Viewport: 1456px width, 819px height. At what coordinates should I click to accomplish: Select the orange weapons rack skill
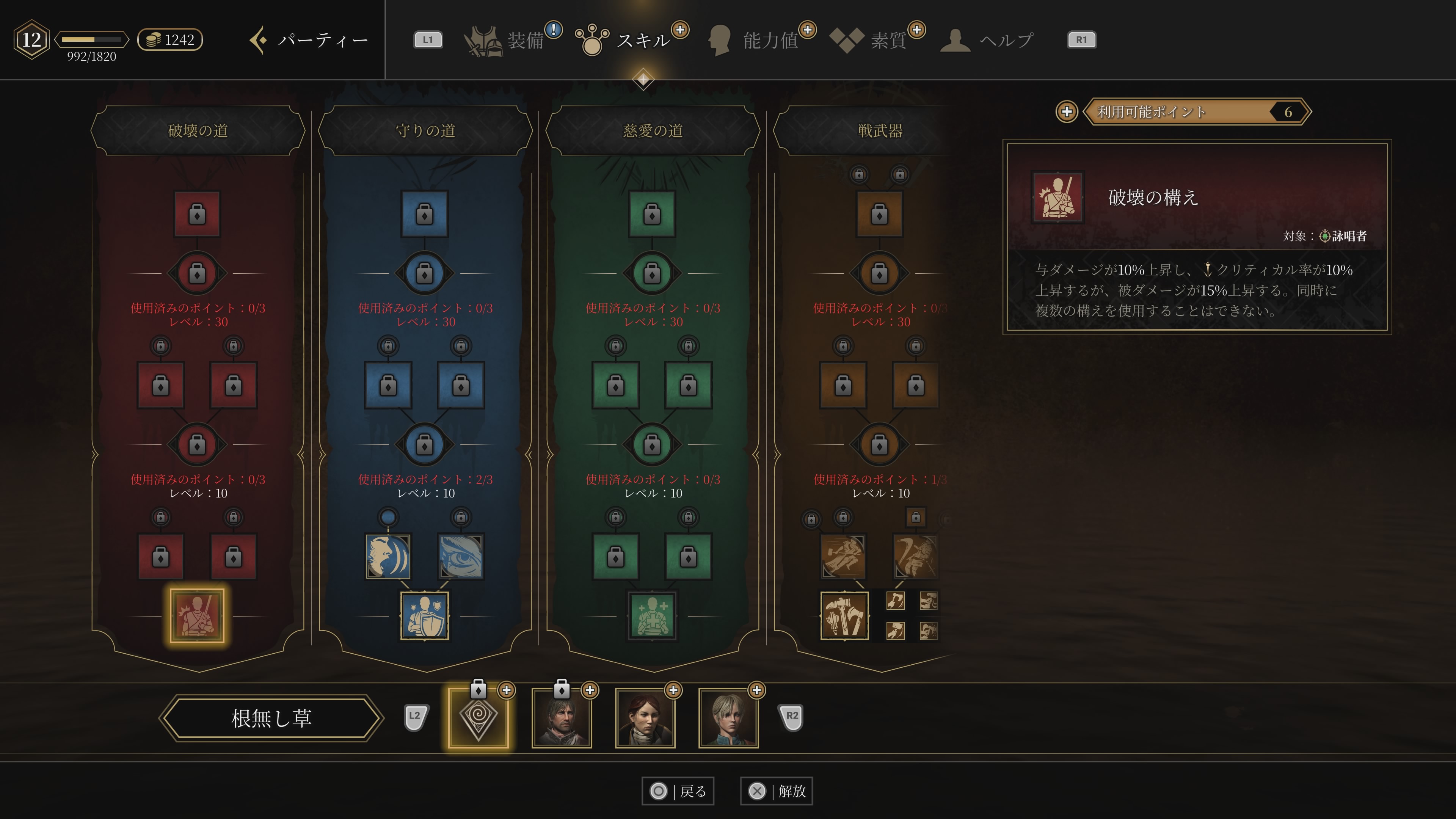844,615
